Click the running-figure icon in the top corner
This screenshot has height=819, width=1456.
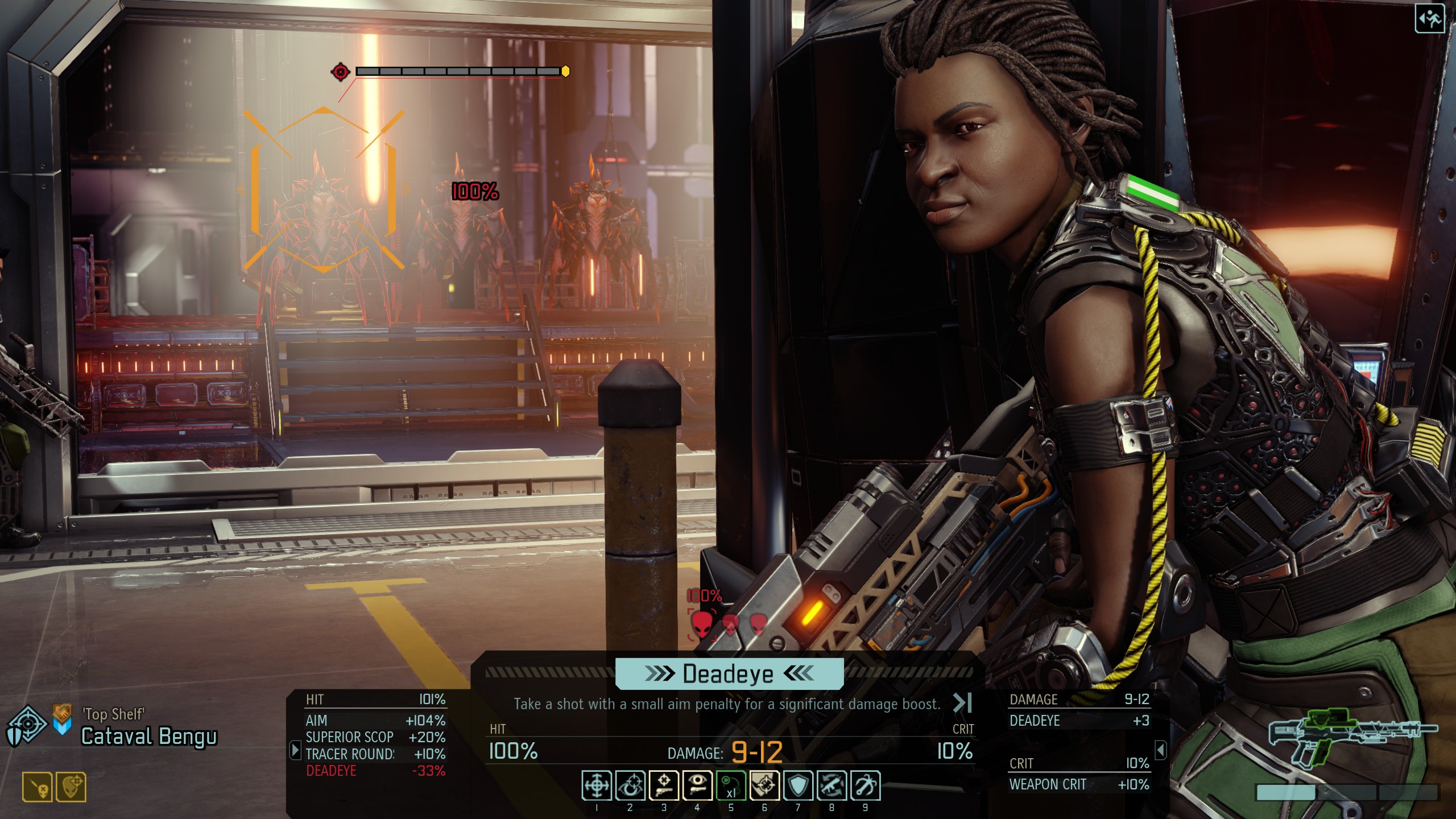[x=1429, y=20]
